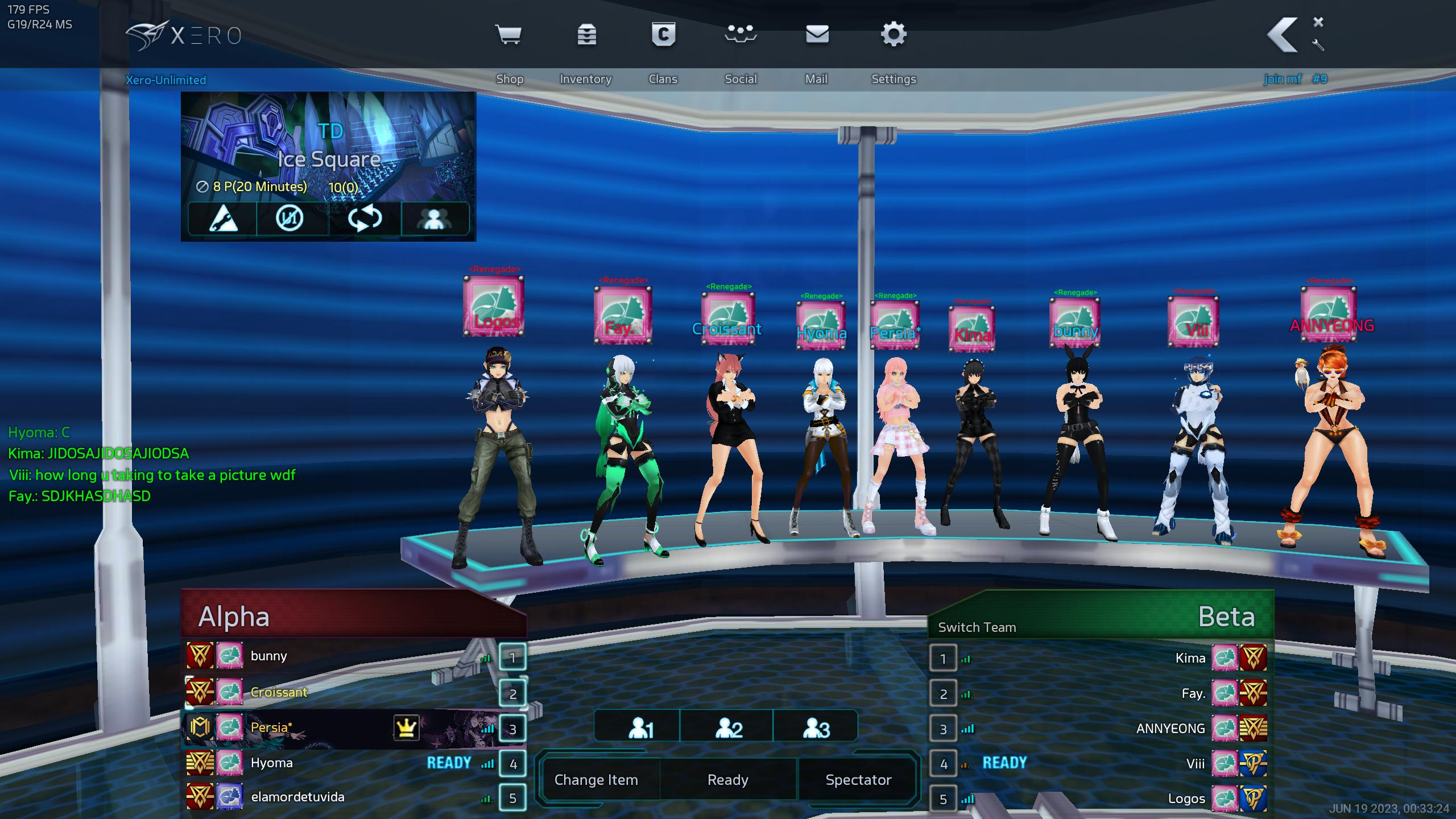
Task: Switch to Spectator mode
Action: pyautogui.click(x=858, y=780)
